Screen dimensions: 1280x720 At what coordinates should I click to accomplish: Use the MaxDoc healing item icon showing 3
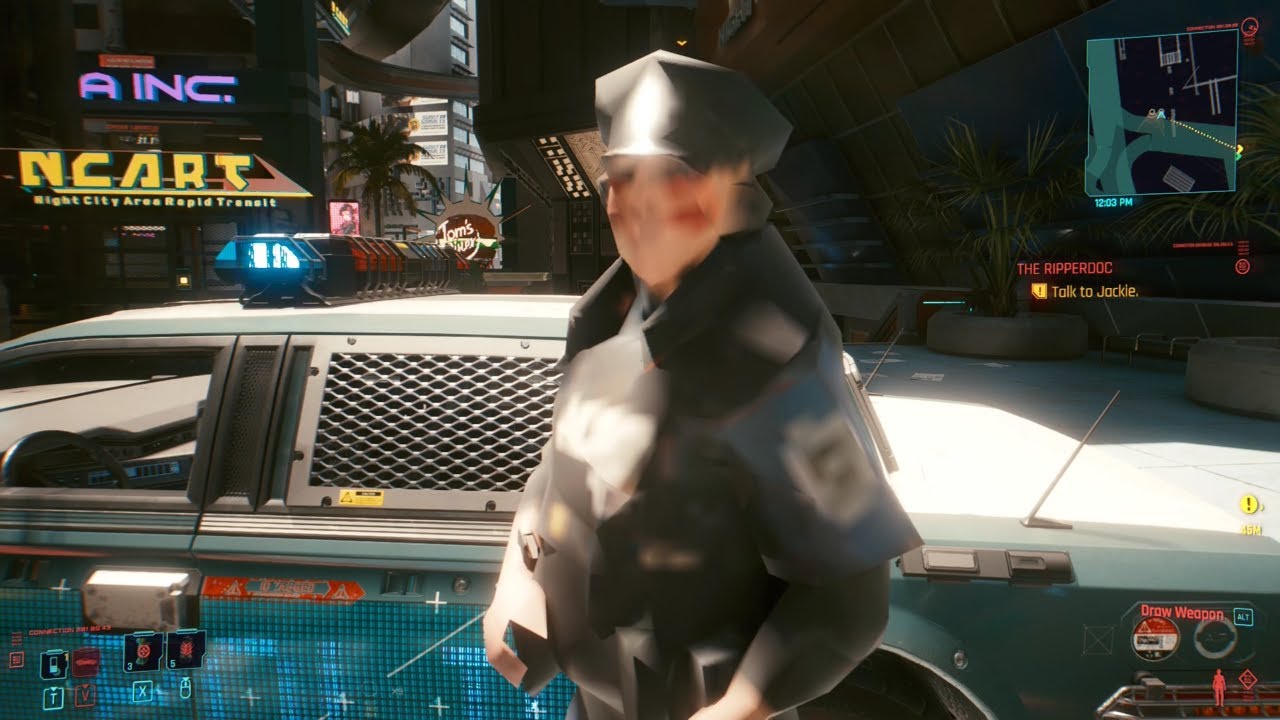(142, 653)
